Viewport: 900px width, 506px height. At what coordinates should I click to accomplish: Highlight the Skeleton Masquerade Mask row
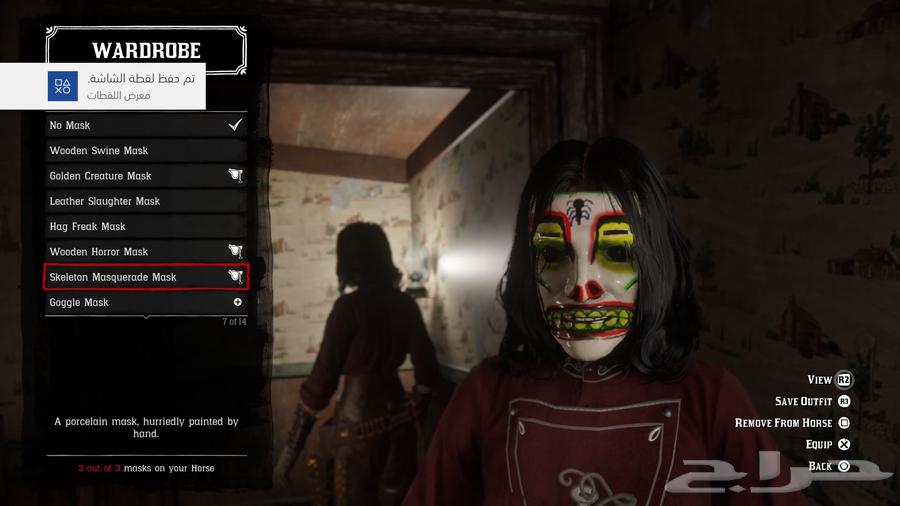146,277
